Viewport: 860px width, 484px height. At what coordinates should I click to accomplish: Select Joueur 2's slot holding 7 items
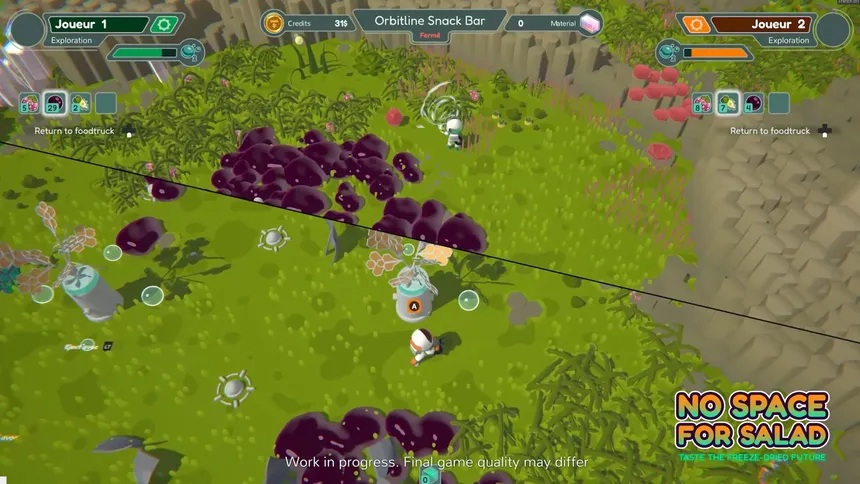tap(727, 102)
